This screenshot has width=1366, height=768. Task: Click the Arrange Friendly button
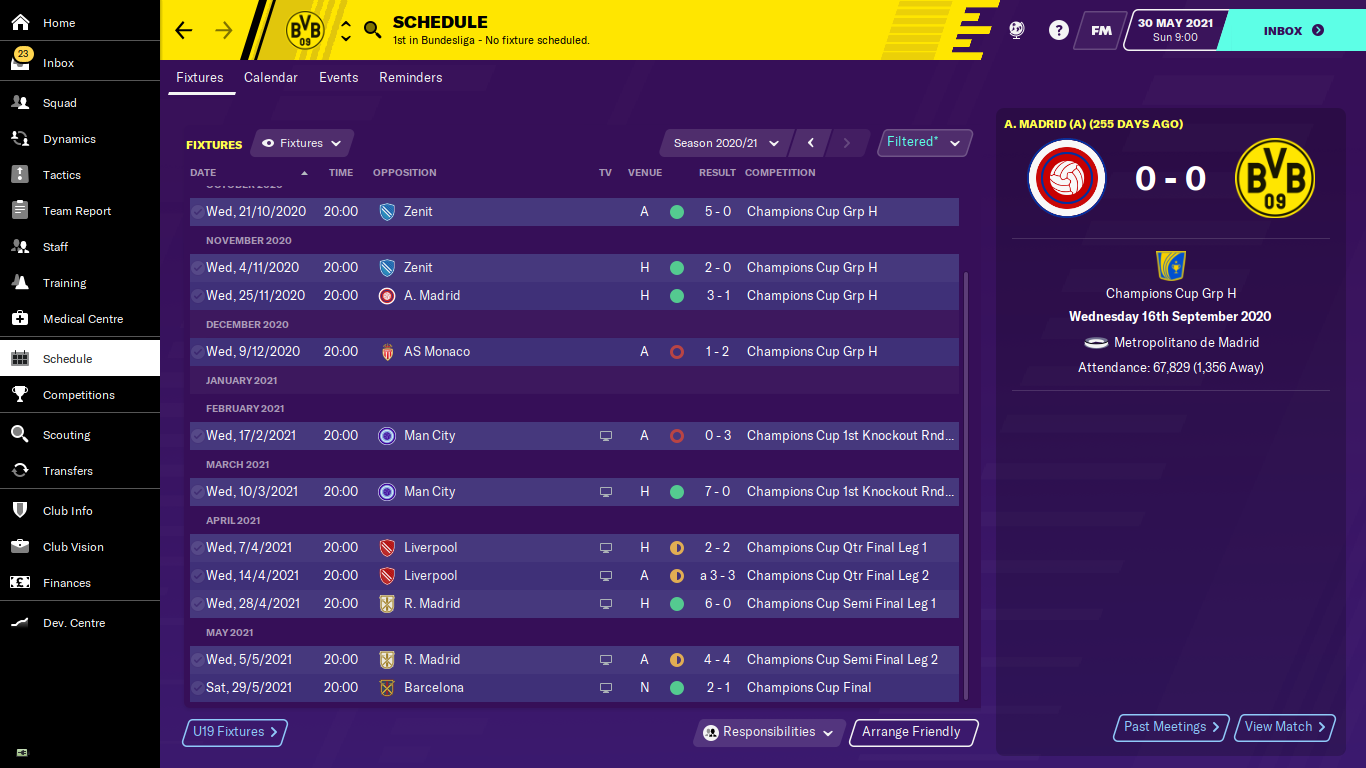click(x=911, y=732)
